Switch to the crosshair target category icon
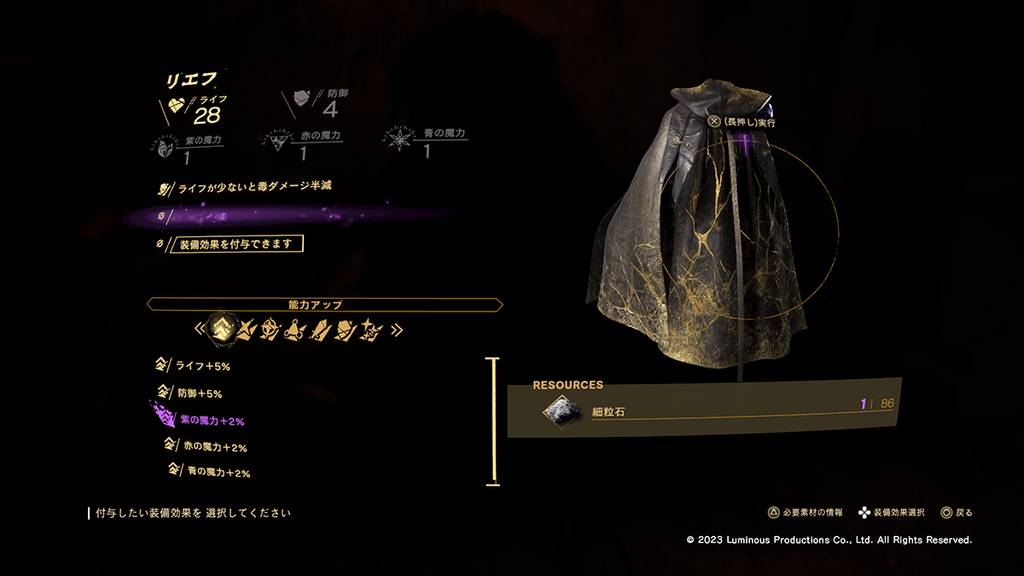1024x576 pixels. [x=270, y=328]
